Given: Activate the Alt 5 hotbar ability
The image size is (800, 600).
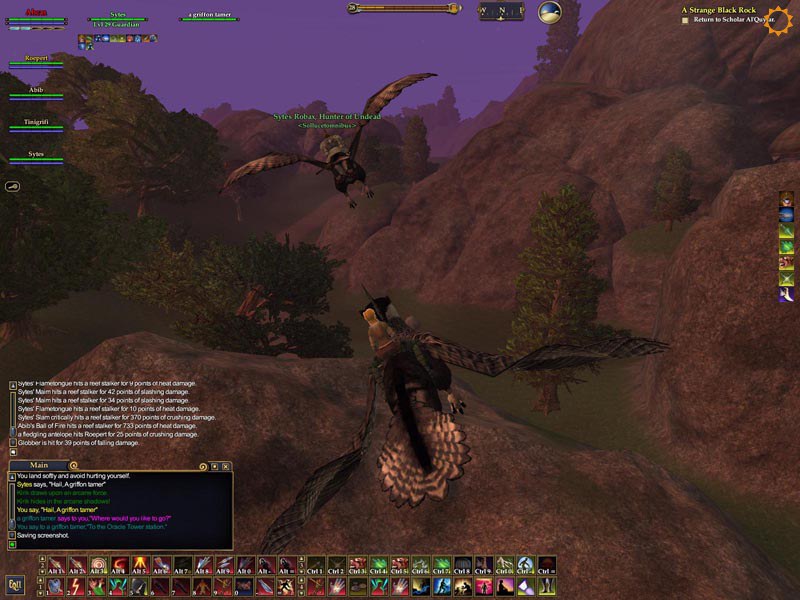Looking at the screenshot, I should (x=139, y=565).
